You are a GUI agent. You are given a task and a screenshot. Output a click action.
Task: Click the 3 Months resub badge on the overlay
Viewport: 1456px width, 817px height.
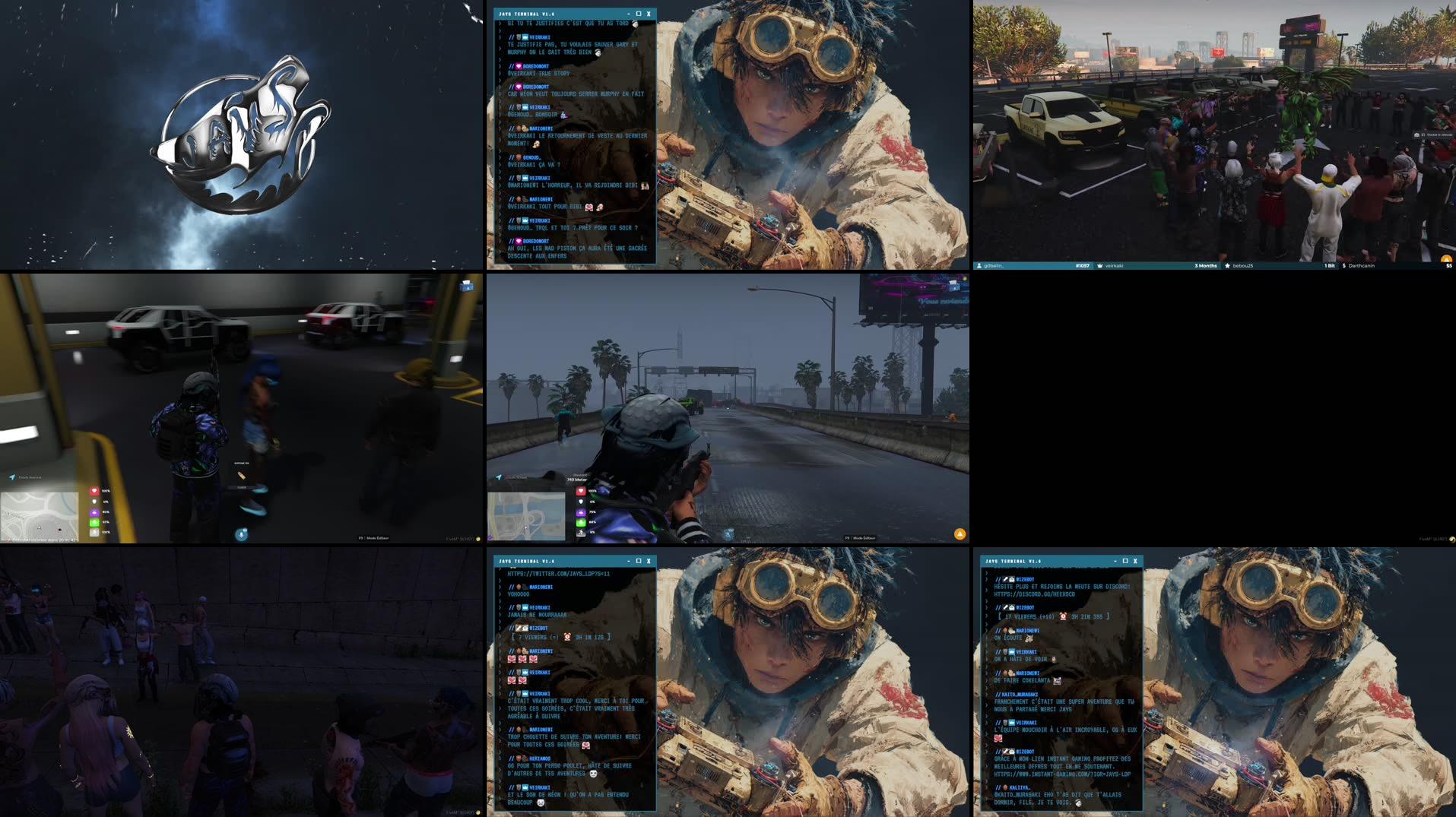point(1206,266)
